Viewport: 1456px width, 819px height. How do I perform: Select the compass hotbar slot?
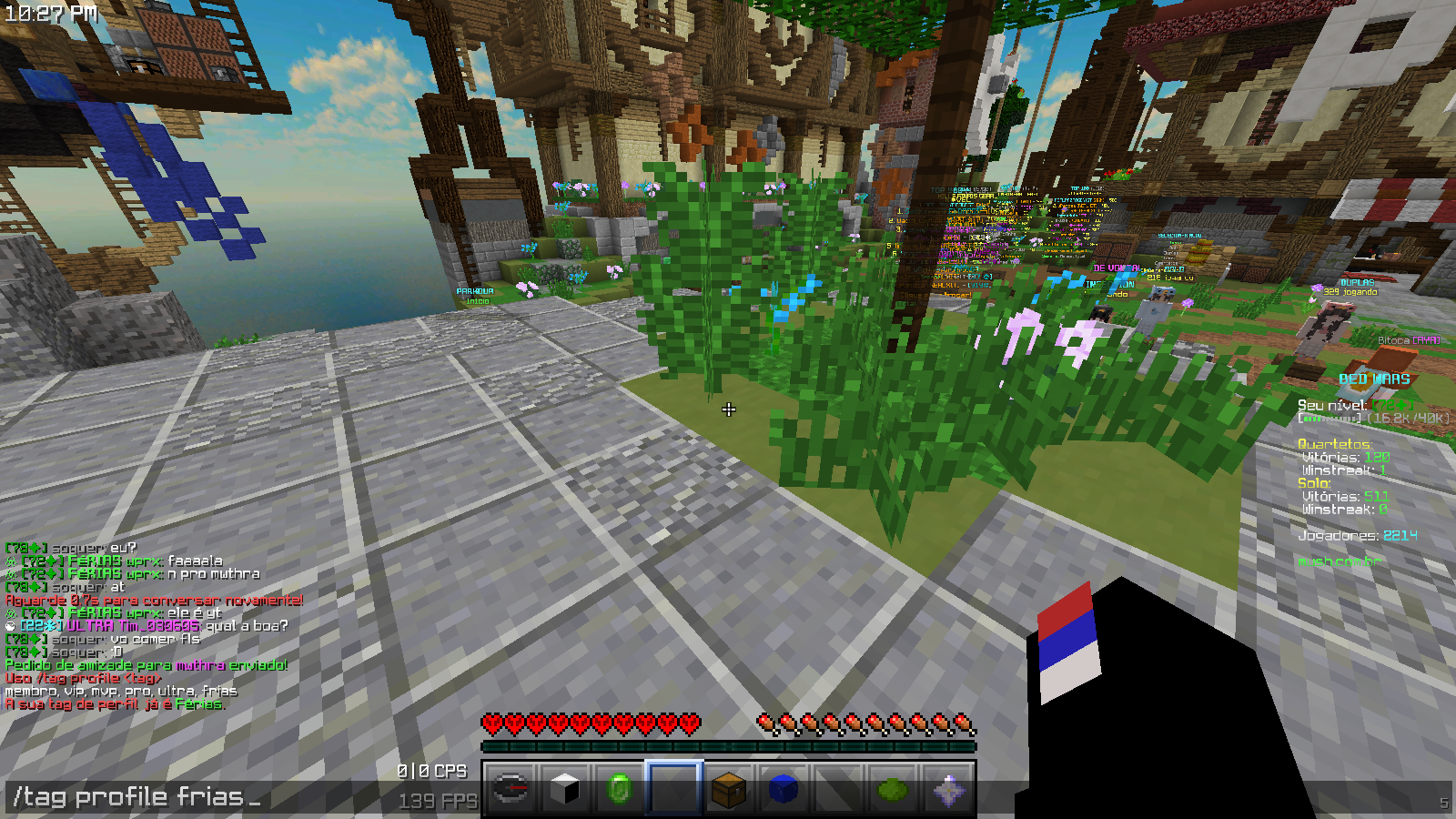pyautogui.click(x=511, y=788)
